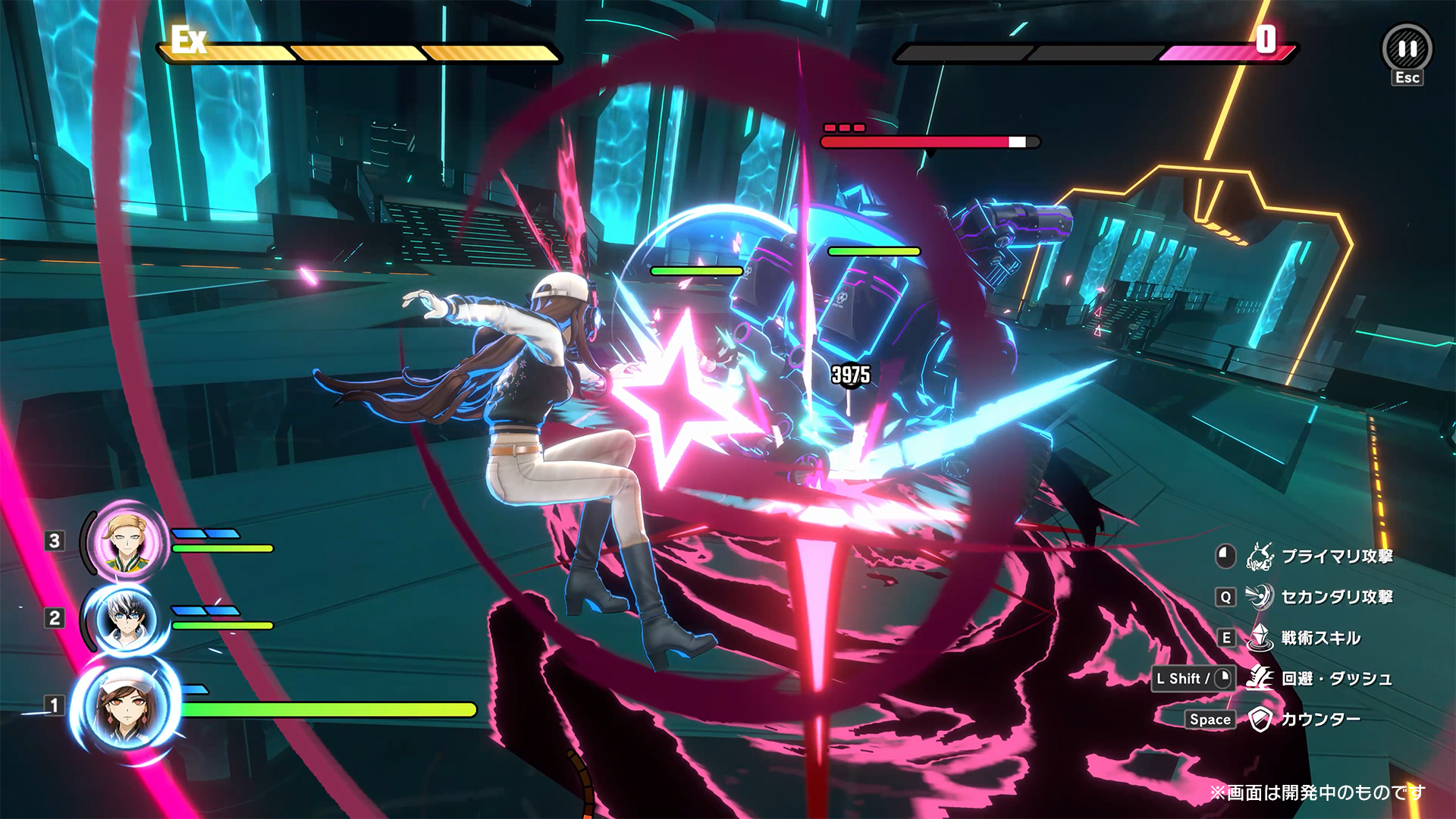Select the white-cap girl's character portrait
Viewport: 1456px width, 819px height.
click(x=126, y=707)
